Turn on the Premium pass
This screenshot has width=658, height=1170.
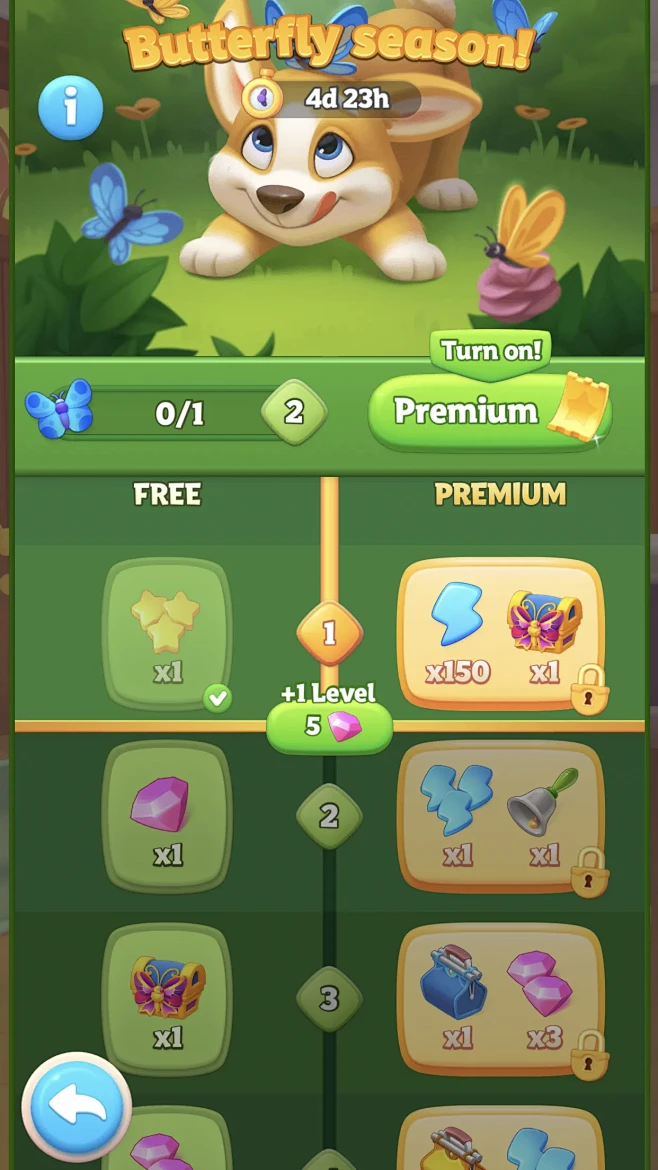tap(490, 411)
